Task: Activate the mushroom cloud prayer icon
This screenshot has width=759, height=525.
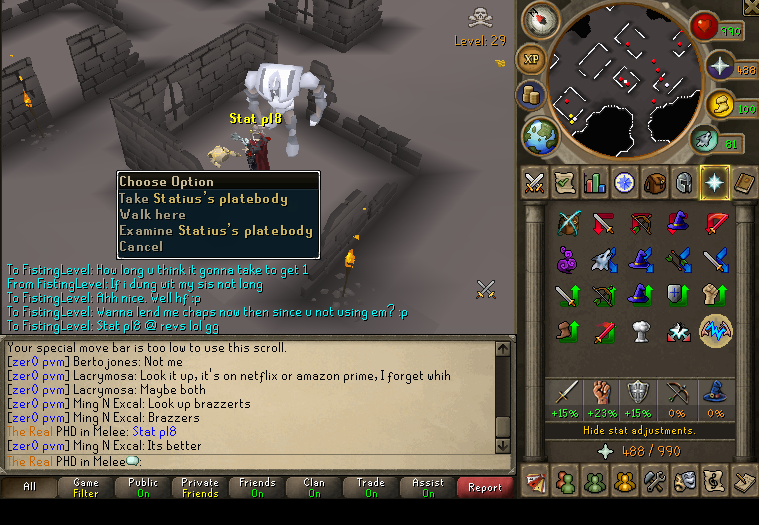Action: [642, 331]
